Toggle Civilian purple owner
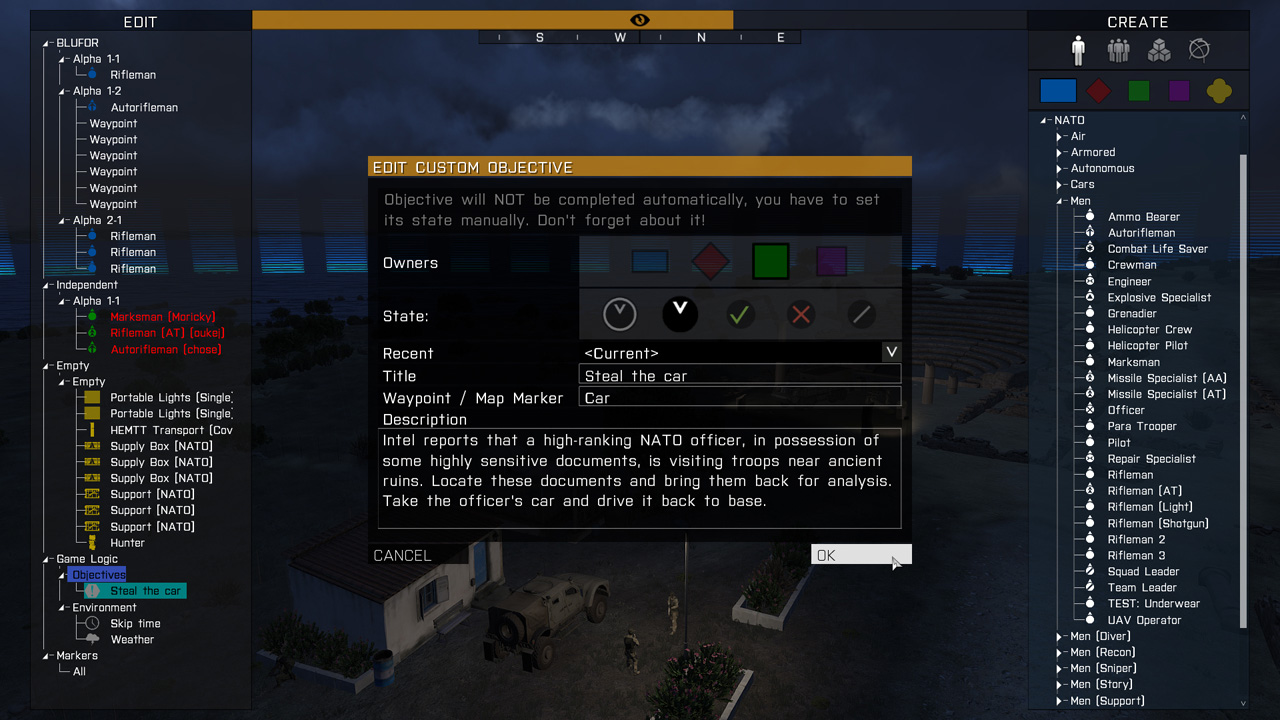 (x=830, y=260)
